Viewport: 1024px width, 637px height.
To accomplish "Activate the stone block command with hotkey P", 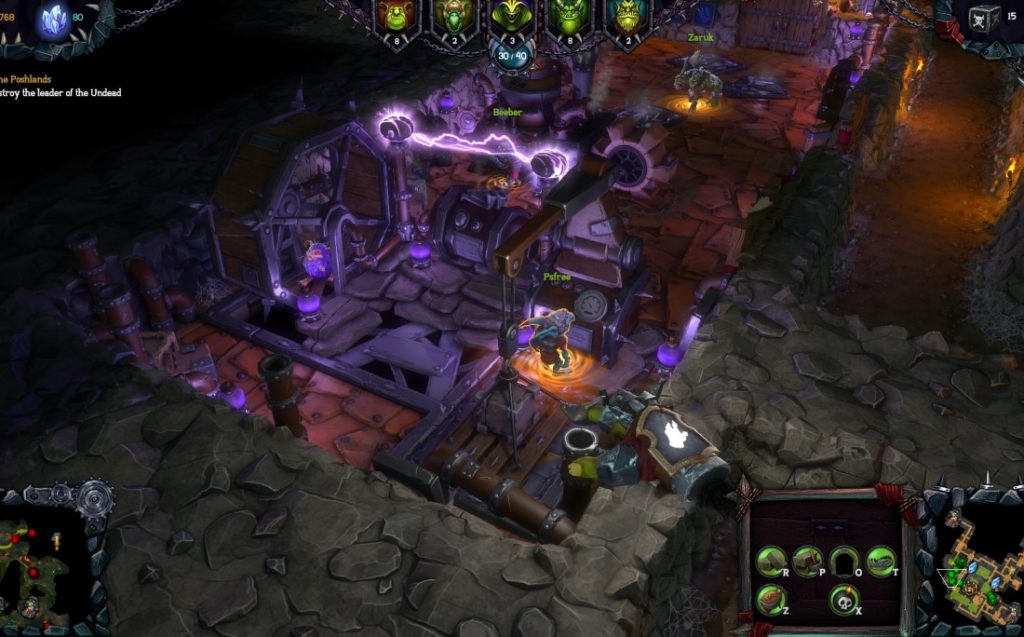I will coord(807,561).
